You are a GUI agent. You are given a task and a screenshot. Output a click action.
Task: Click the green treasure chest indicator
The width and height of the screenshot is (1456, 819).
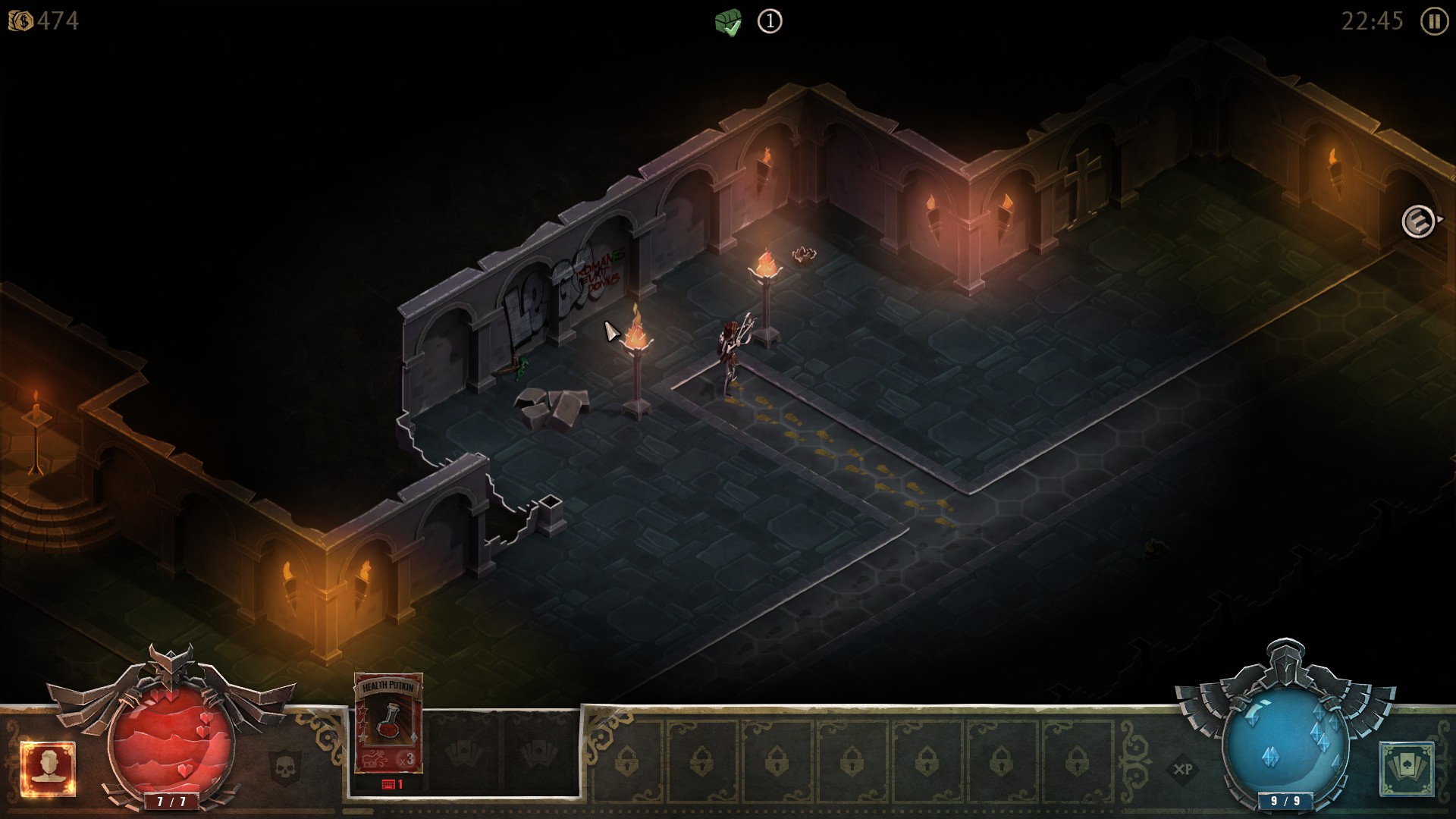pos(728,22)
